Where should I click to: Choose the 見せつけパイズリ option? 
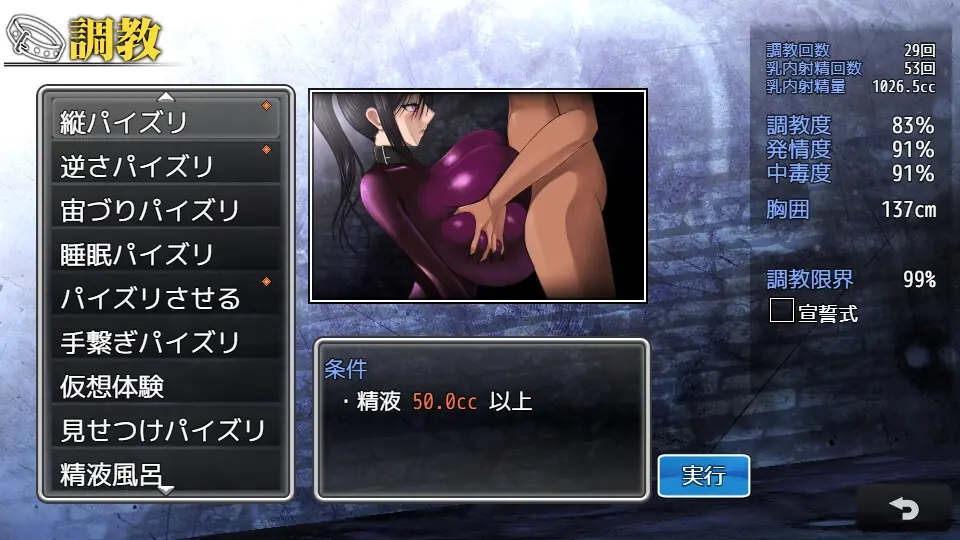click(165, 430)
